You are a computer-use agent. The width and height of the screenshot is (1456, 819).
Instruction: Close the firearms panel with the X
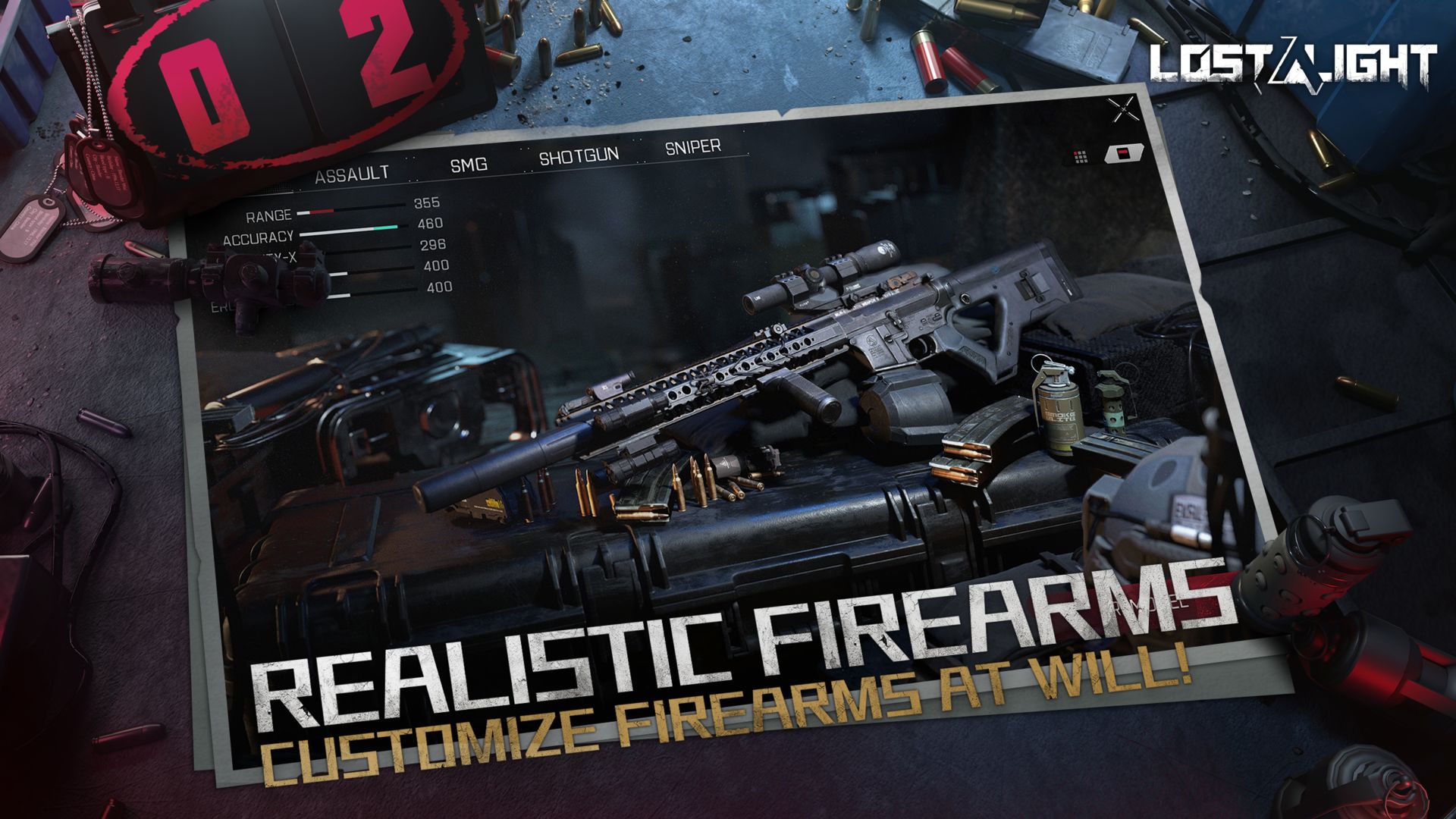(x=1124, y=111)
